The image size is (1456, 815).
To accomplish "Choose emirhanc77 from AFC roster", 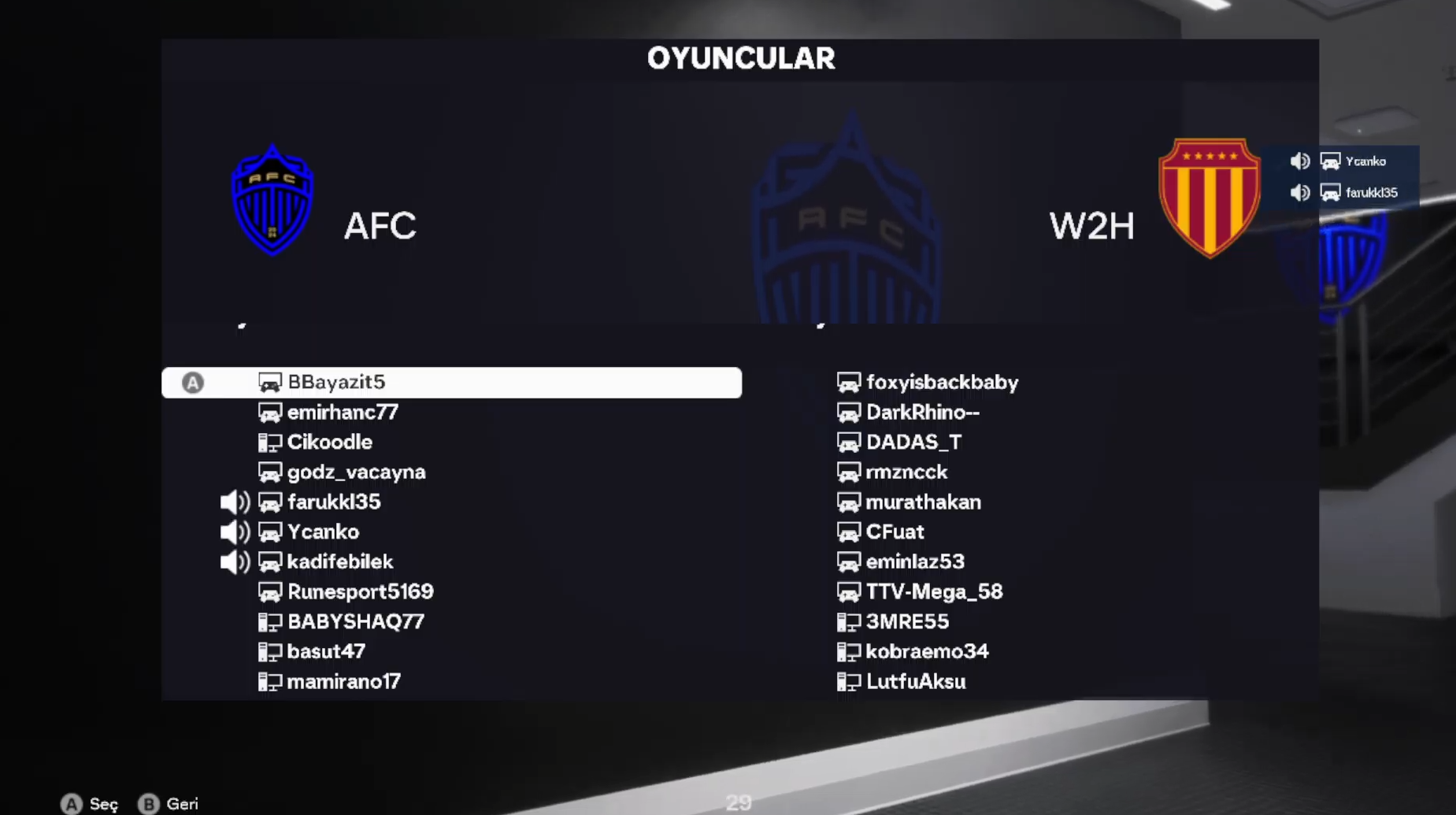I will (342, 413).
